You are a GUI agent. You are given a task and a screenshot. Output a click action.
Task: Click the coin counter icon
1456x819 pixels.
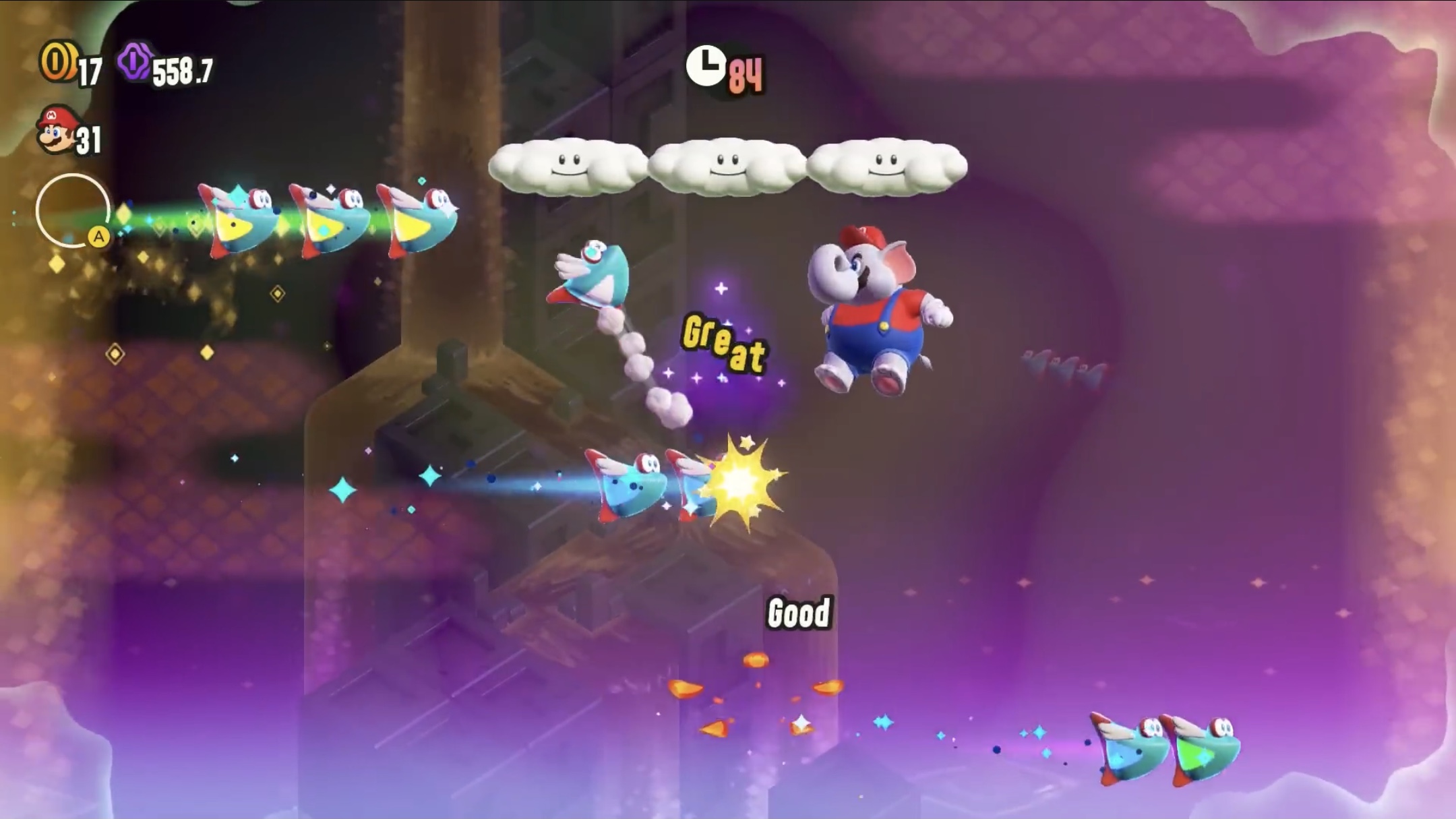tap(61, 63)
